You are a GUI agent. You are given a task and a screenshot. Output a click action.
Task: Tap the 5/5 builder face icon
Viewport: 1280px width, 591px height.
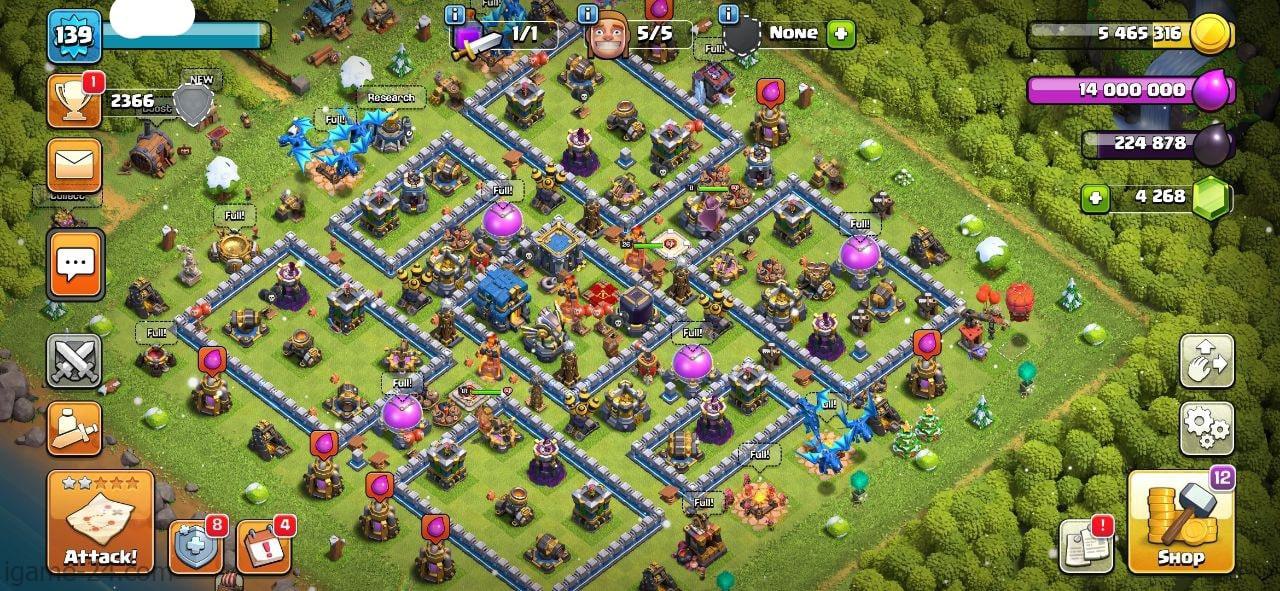point(608,38)
